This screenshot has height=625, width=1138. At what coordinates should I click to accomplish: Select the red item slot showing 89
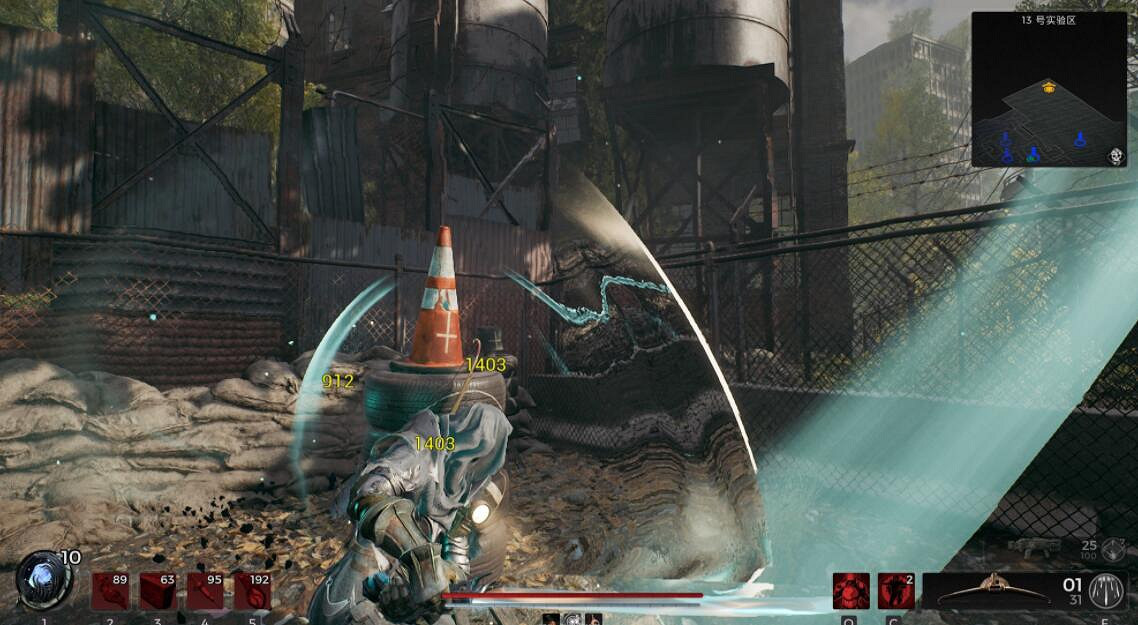(110, 591)
